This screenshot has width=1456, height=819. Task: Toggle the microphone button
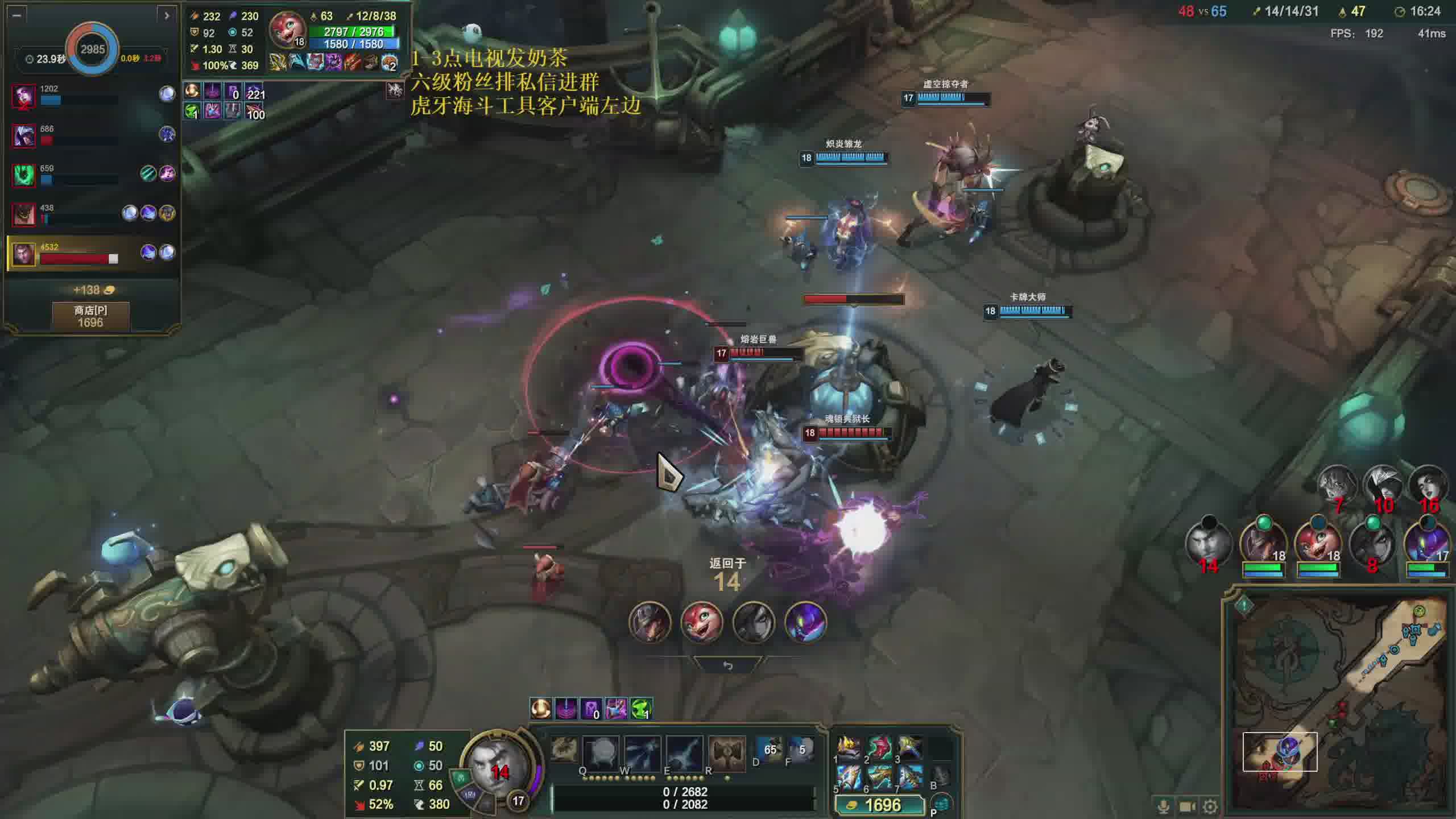[x=1164, y=806]
